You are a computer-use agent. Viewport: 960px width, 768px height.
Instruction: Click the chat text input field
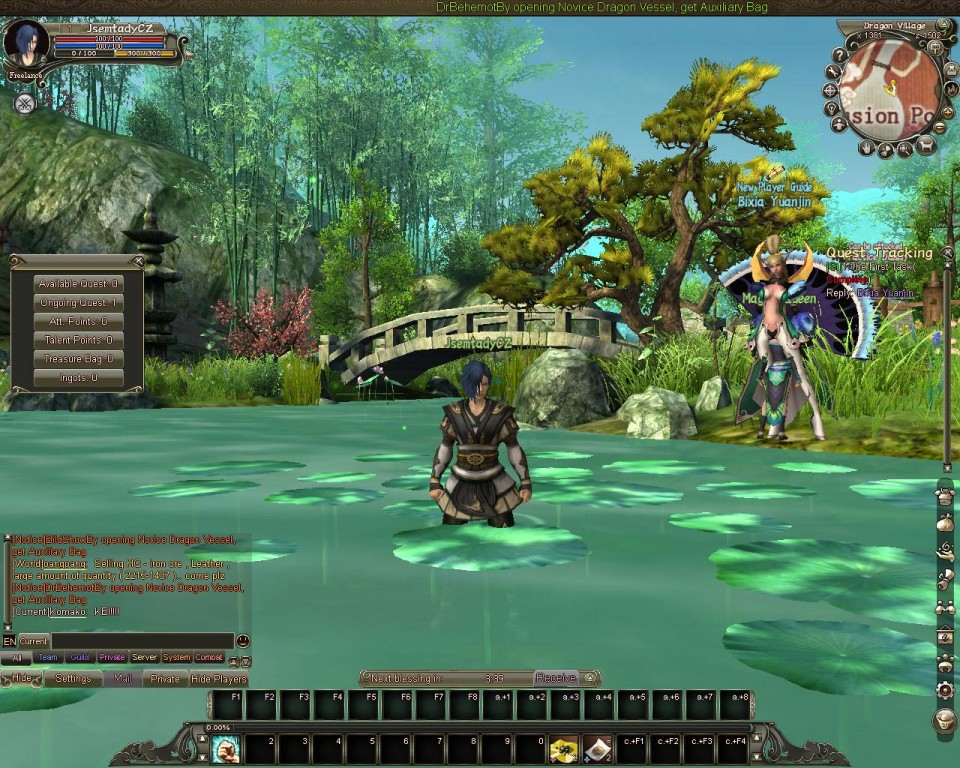click(142, 641)
